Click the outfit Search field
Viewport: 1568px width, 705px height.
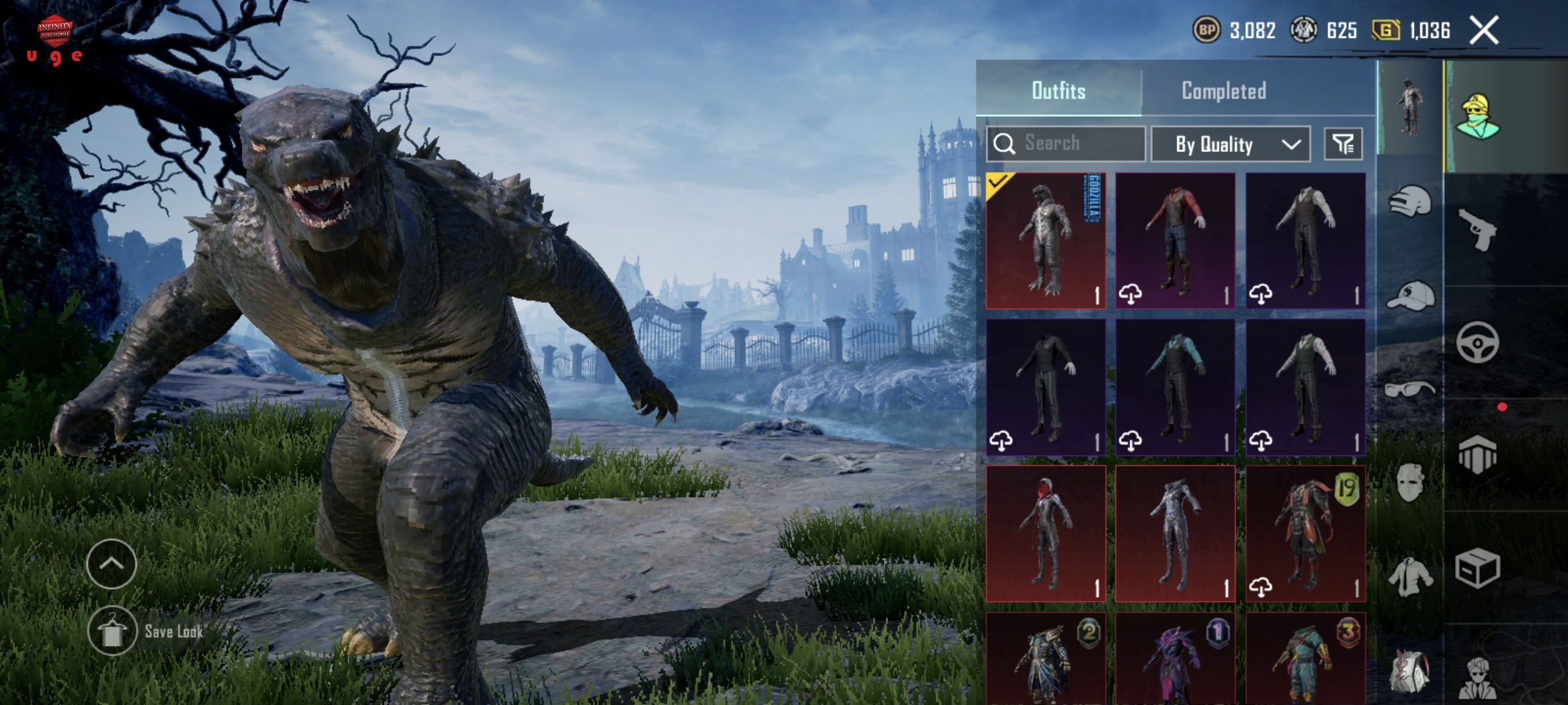coord(1066,143)
